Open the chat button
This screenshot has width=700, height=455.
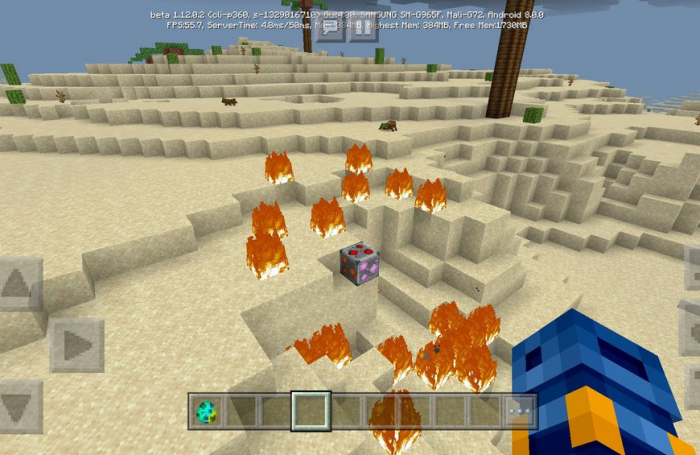pos(329,27)
